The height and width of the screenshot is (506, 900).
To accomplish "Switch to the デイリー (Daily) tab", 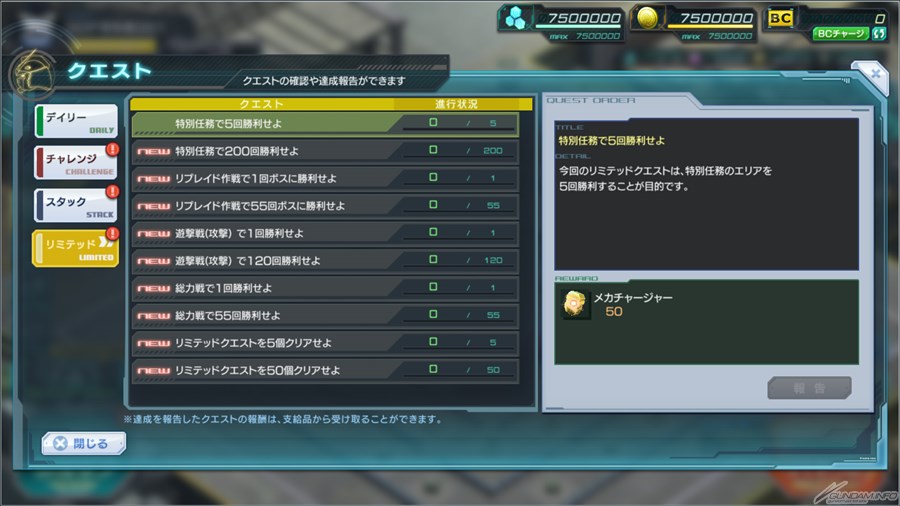I will pyautogui.click(x=75, y=120).
